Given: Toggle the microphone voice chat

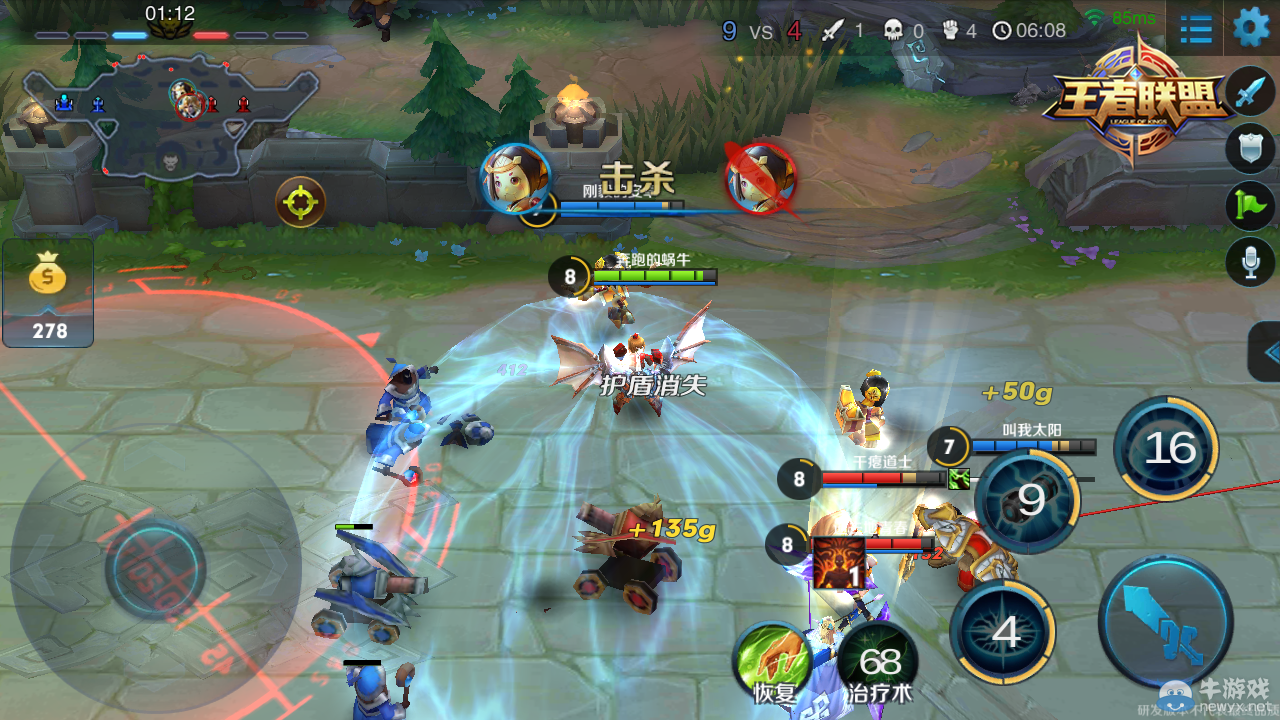Looking at the screenshot, I should pyautogui.click(x=1250, y=263).
